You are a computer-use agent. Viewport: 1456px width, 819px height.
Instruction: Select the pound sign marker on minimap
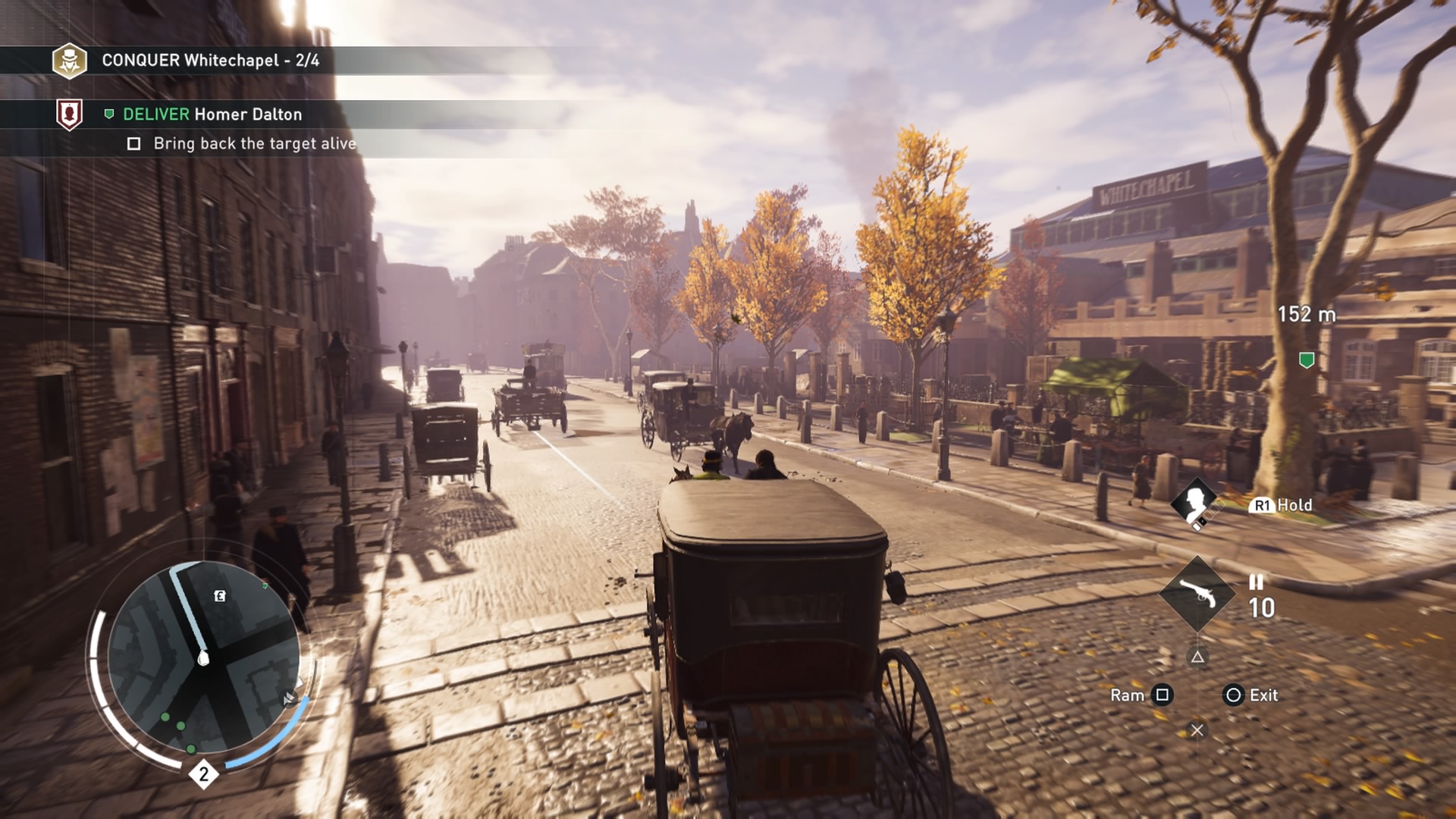click(220, 596)
